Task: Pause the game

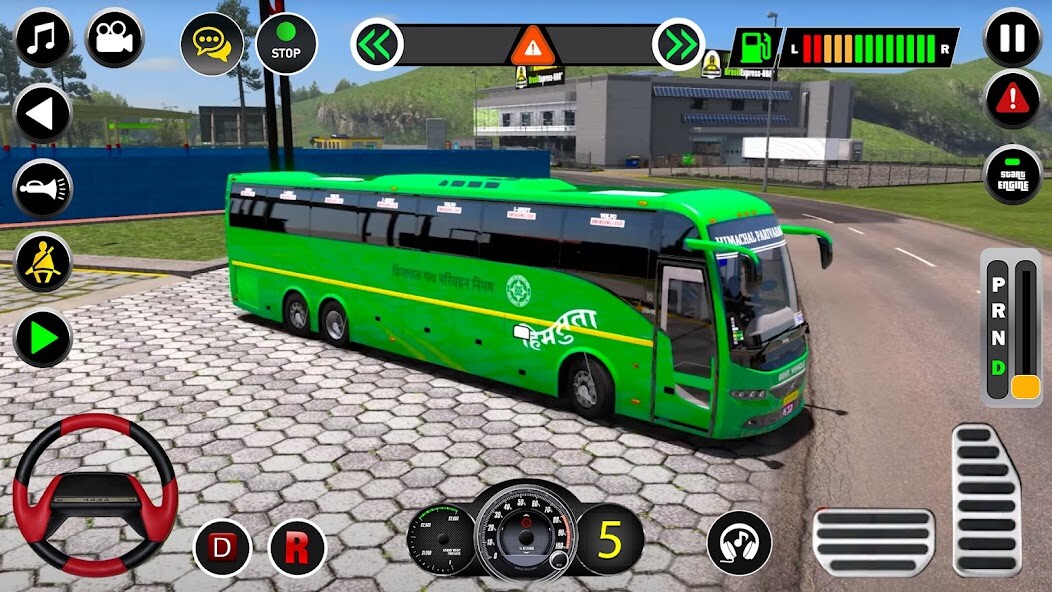Action: tap(1013, 38)
